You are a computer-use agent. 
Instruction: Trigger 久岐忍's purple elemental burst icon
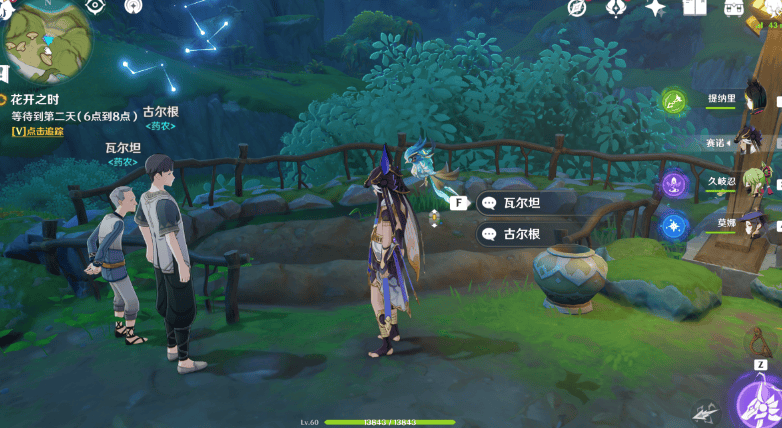point(674,185)
